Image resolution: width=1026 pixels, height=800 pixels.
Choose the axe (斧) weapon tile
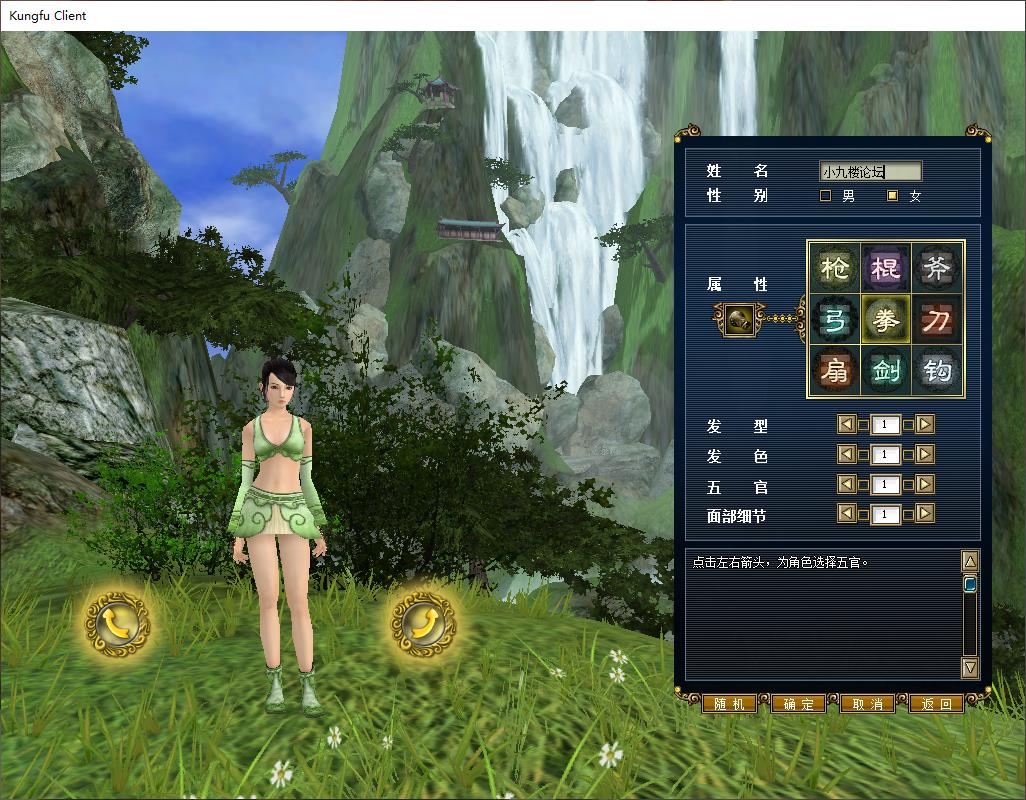[x=937, y=268]
